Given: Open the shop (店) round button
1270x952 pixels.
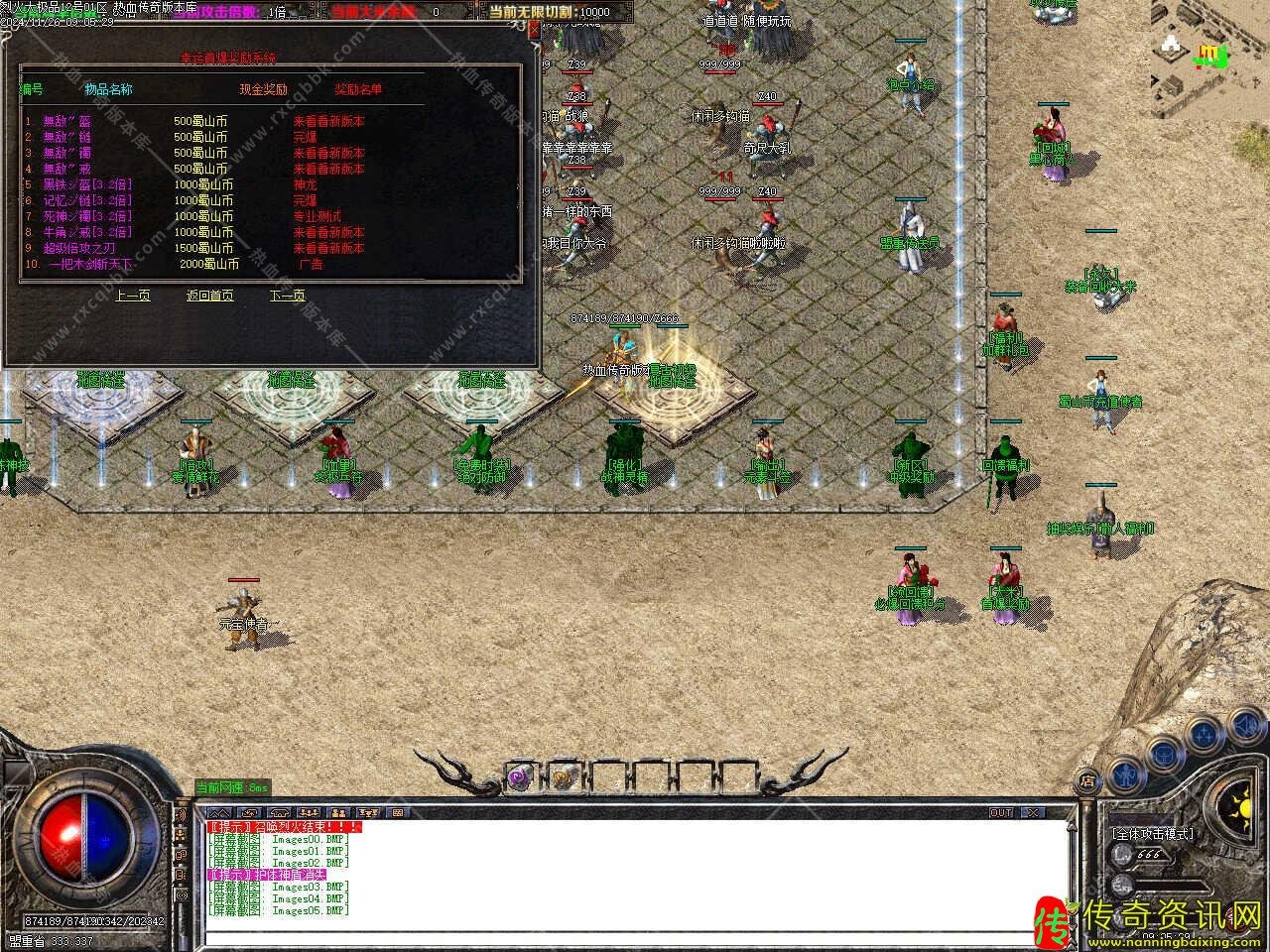Looking at the screenshot, I should [1088, 780].
